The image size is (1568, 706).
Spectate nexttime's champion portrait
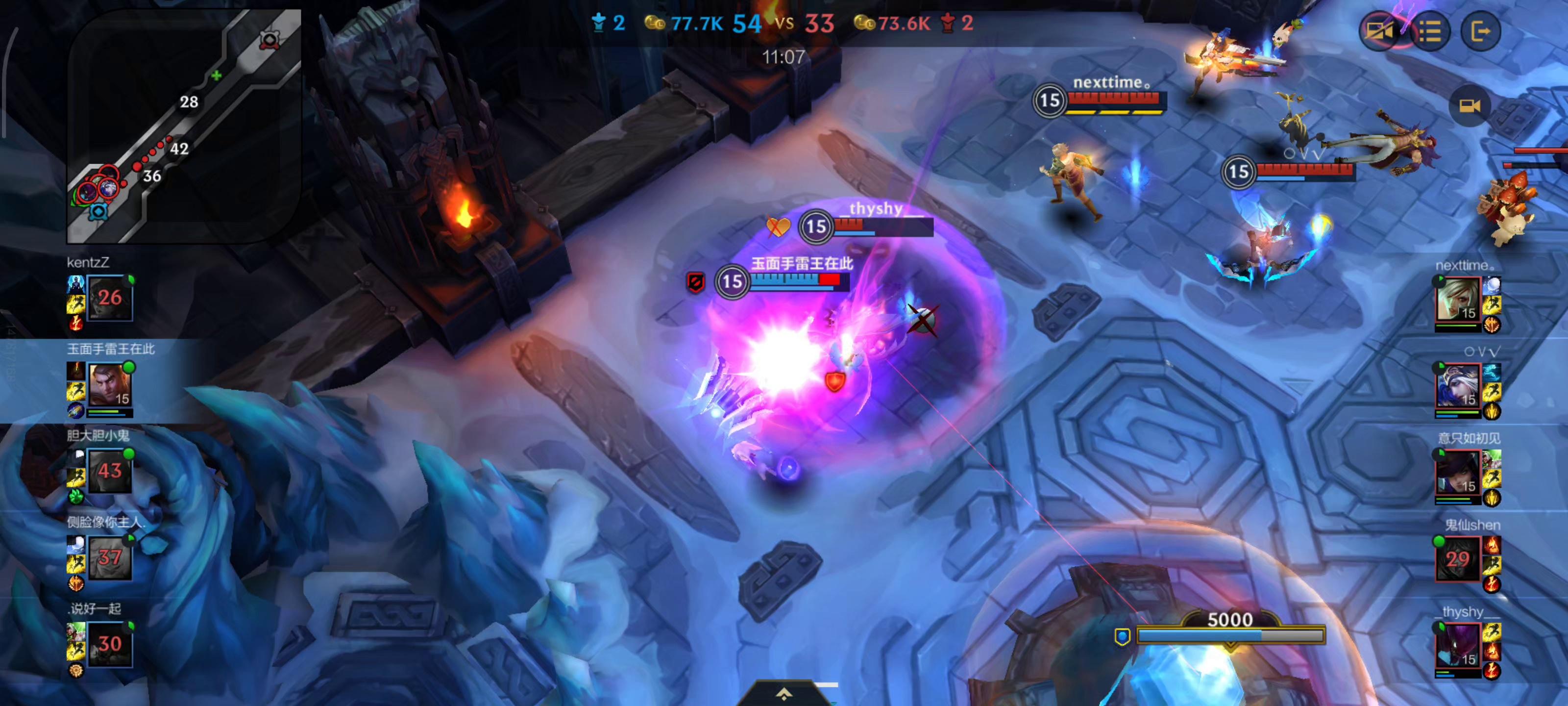tap(1458, 300)
